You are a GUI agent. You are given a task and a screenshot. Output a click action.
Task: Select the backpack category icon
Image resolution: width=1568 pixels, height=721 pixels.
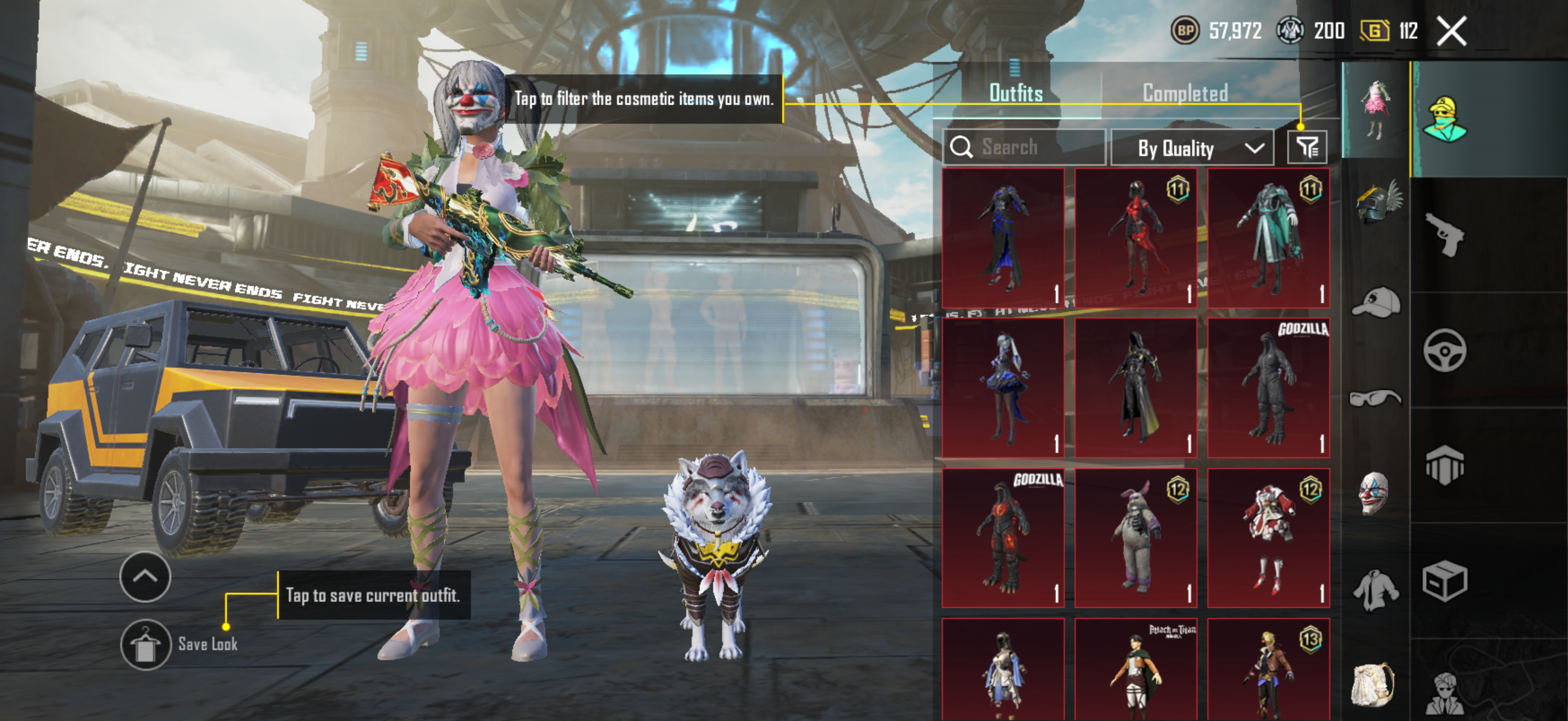pos(1373,685)
